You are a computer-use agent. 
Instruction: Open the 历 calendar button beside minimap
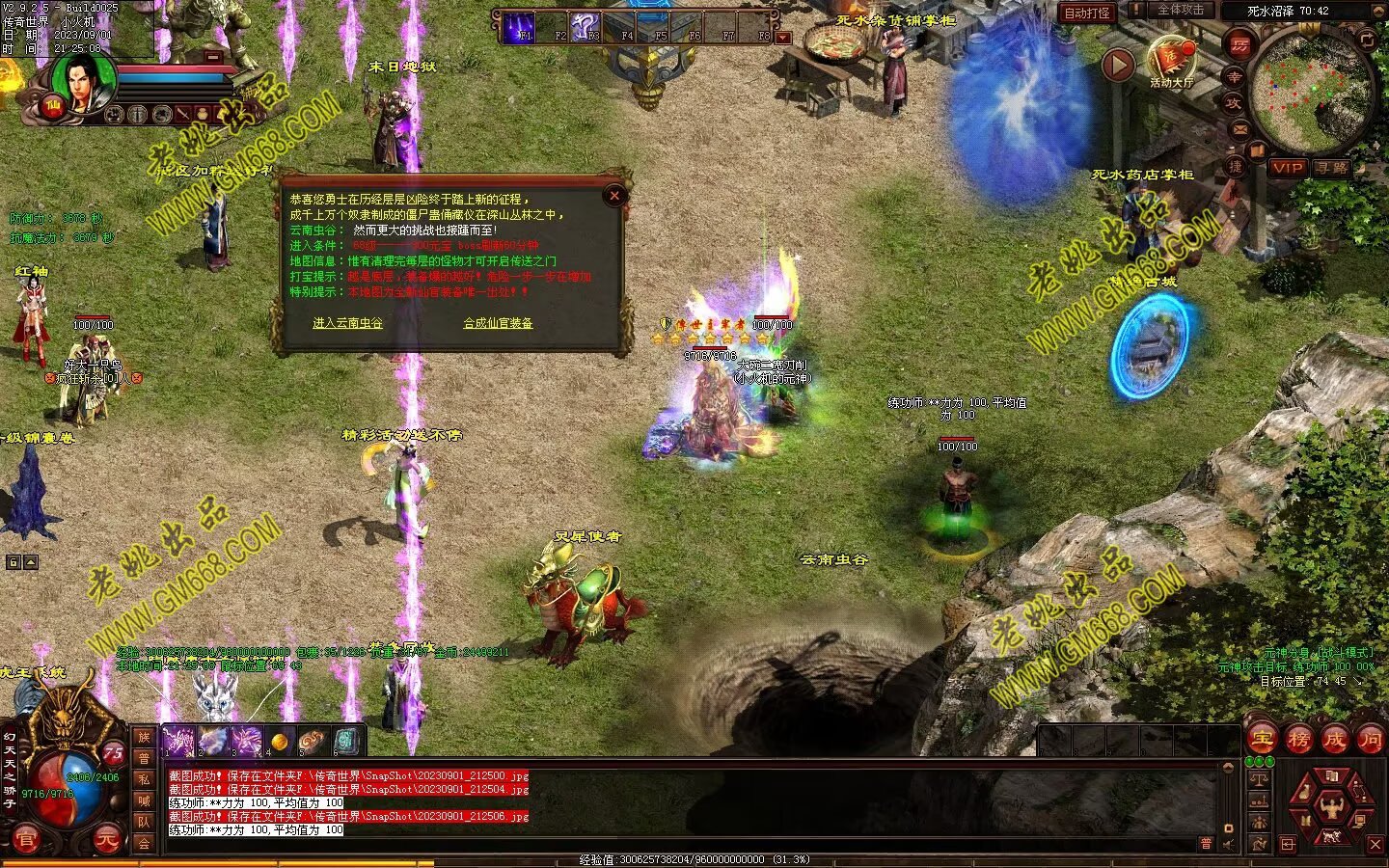pyautogui.click(x=1239, y=44)
